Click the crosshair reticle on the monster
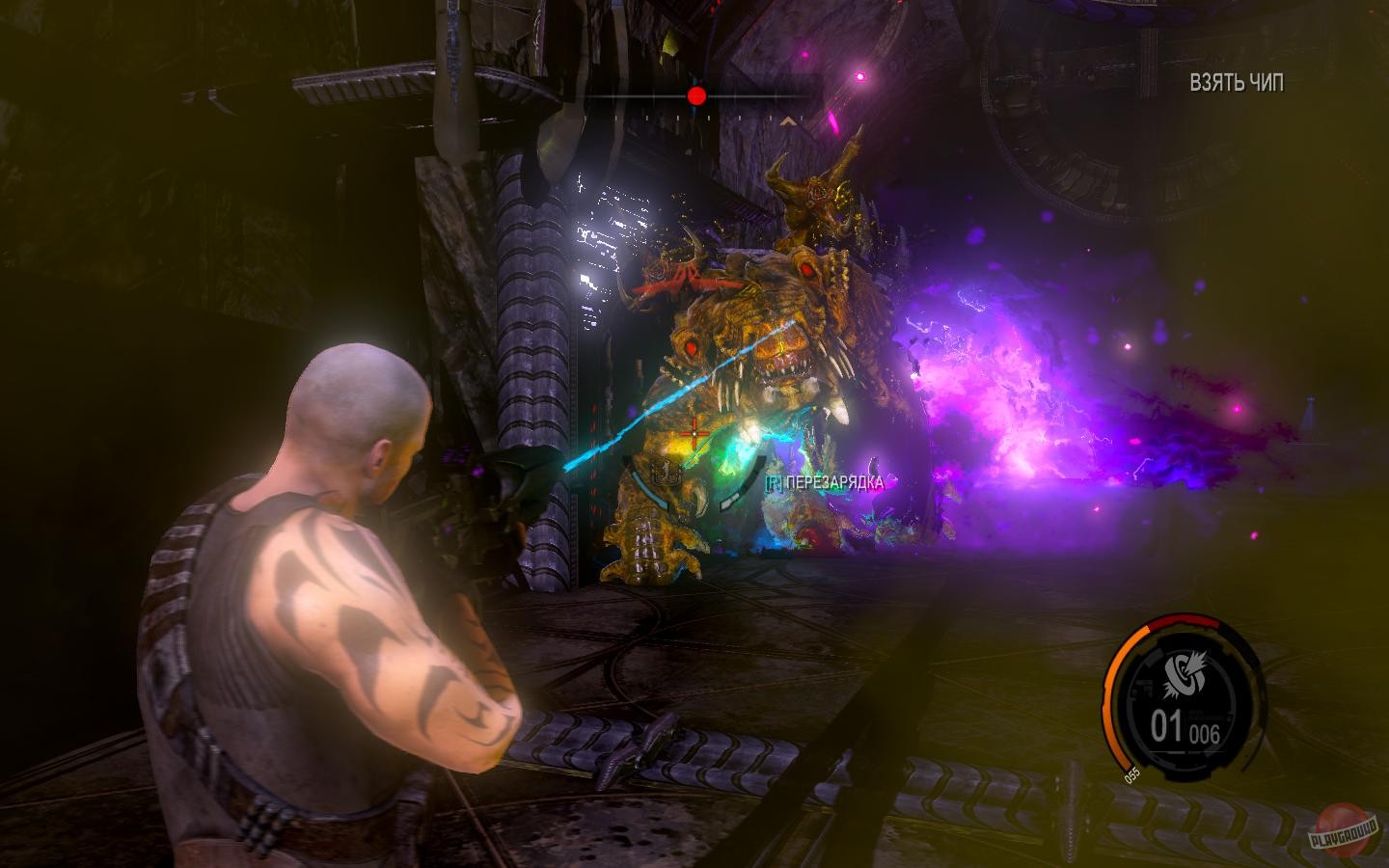The width and height of the screenshot is (1389, 868). 696,433
